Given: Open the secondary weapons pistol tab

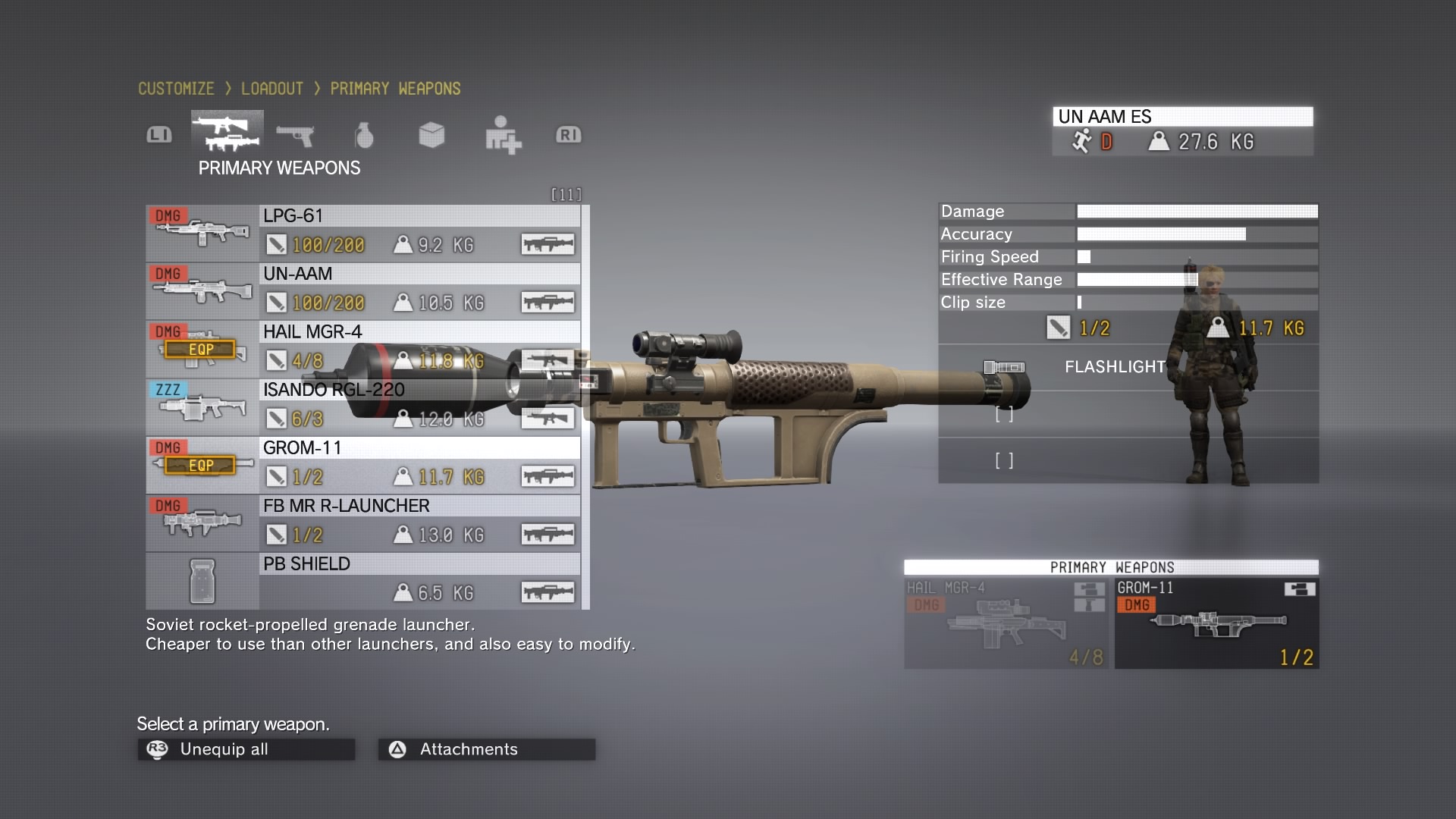Looking at the screenshot, I should click(x=295, y=135).
